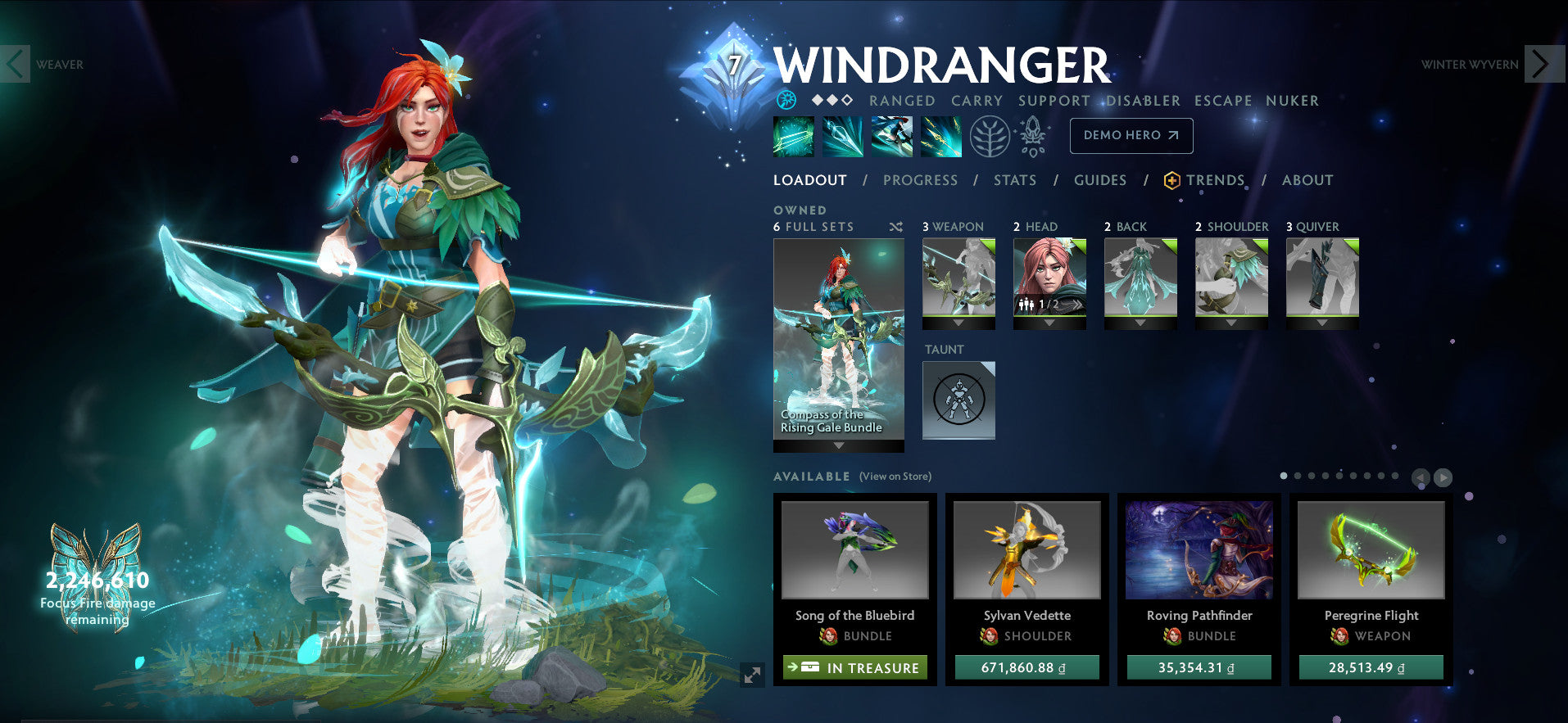Expand the Compass of the Rising Gale bundle
1568x723 pixels.
838,446
